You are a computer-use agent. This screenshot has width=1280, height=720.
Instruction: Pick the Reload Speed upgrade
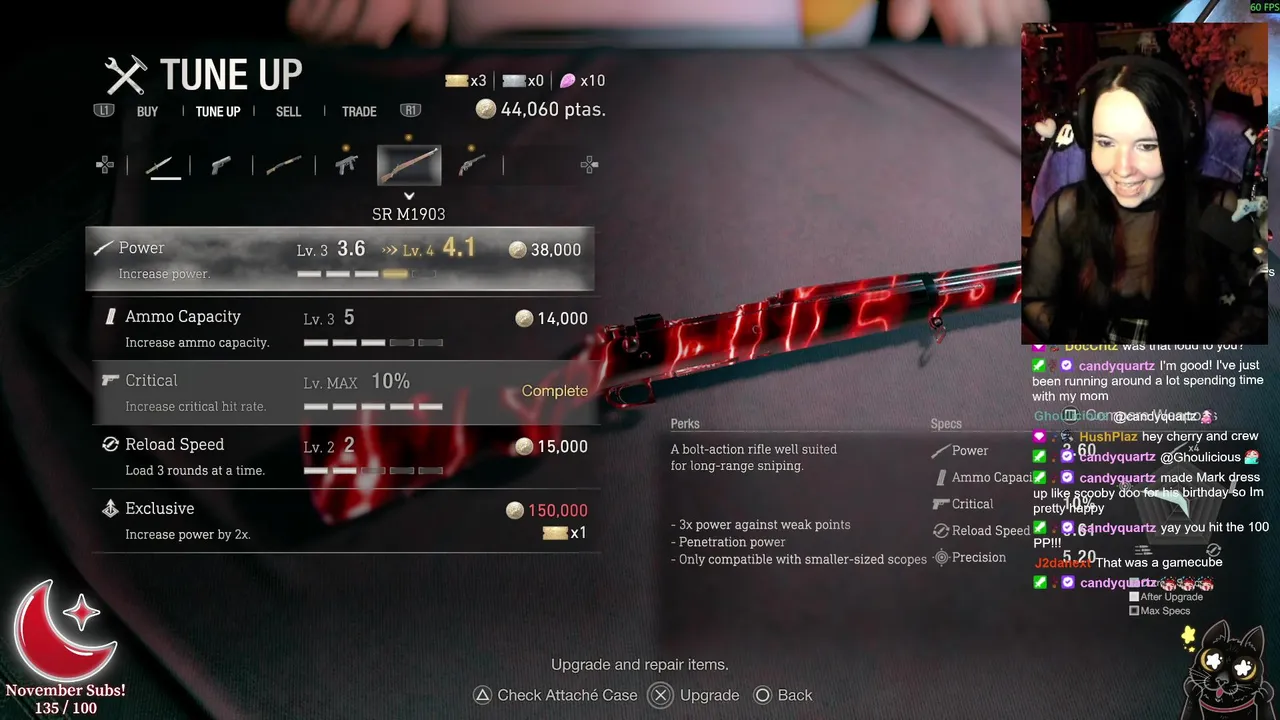click(x=340, y=455)
